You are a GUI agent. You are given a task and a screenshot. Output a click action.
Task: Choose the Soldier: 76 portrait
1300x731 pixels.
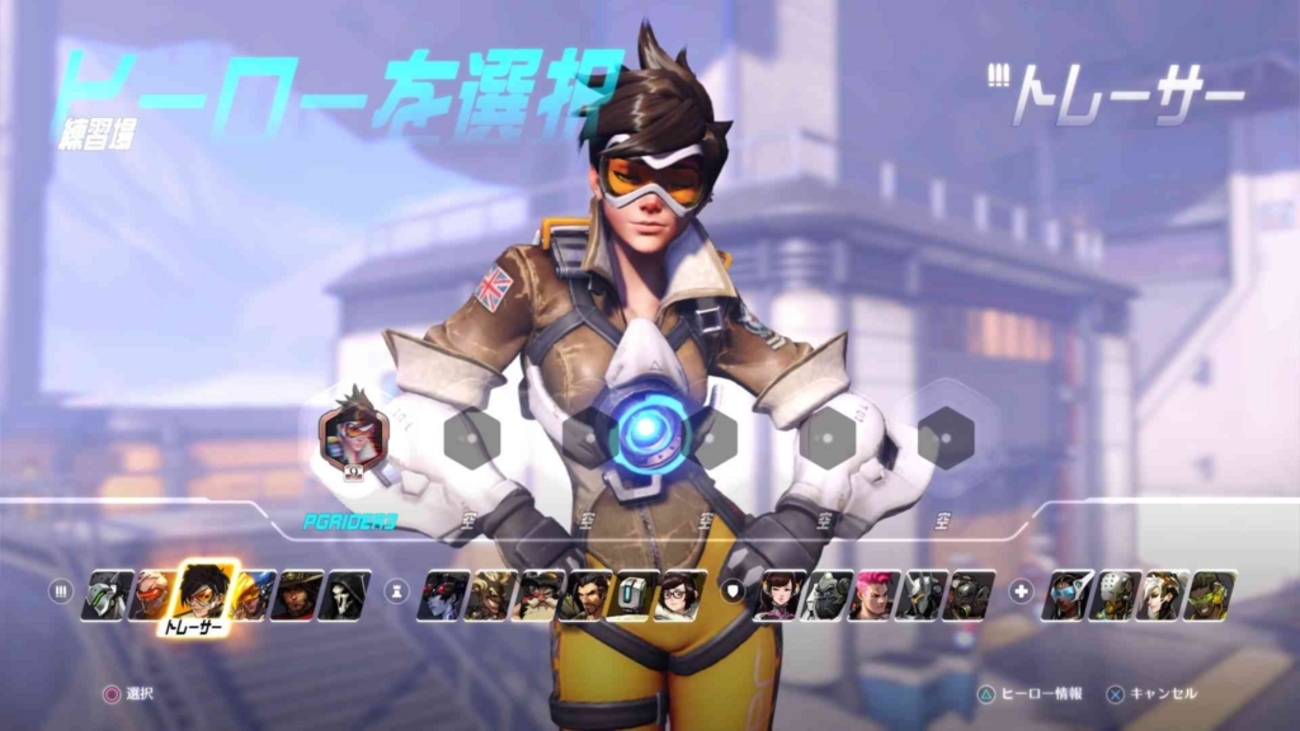(x=153, y=595)
